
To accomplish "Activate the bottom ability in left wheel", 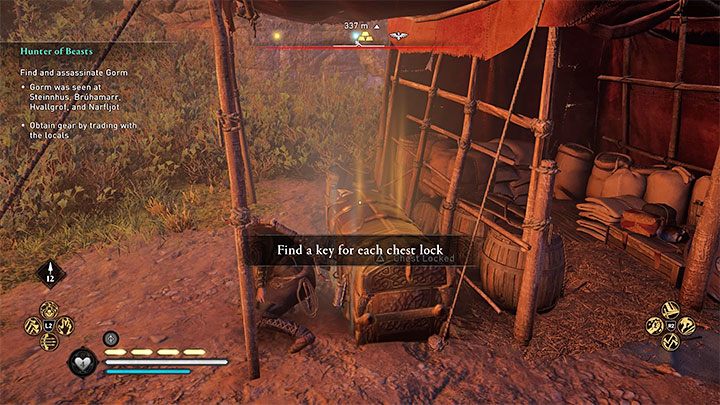I will (x=49, y=341).
